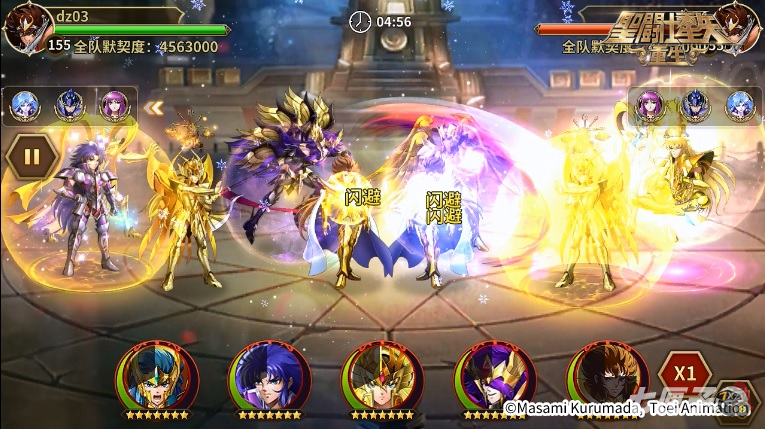Inspect the enemy's dark blue armored support icon
This screenshot has height=429, width=765.
click(695, 104)
